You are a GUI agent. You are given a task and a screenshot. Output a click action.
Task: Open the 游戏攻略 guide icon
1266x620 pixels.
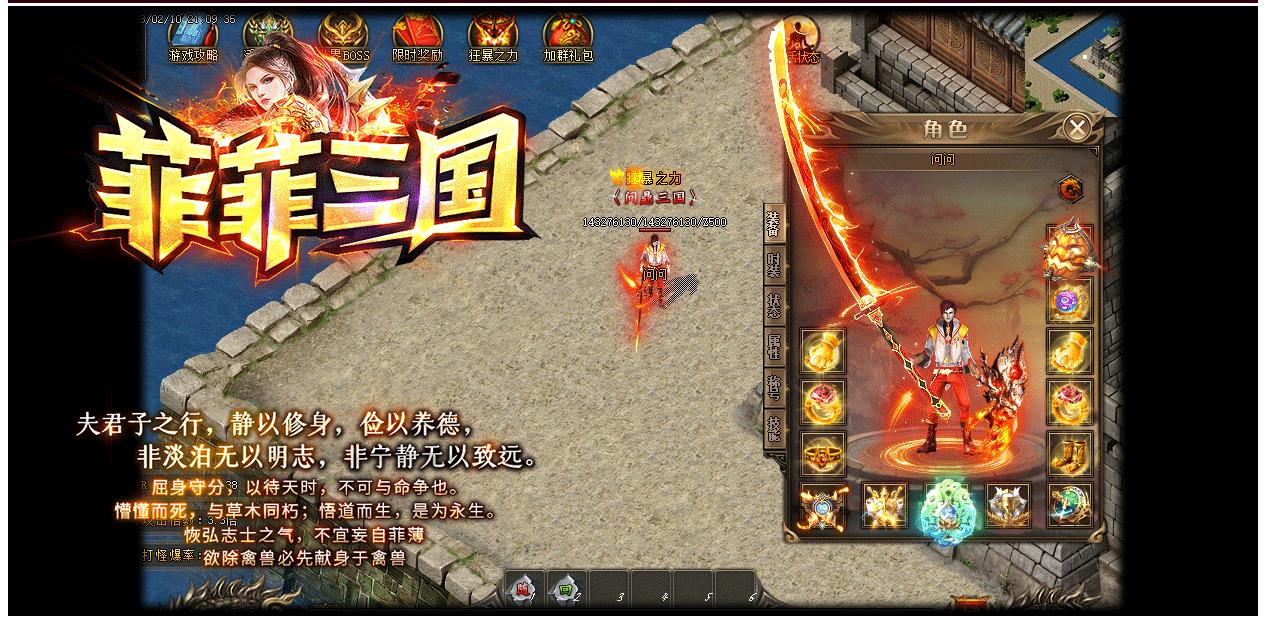[x=193, y=40]
